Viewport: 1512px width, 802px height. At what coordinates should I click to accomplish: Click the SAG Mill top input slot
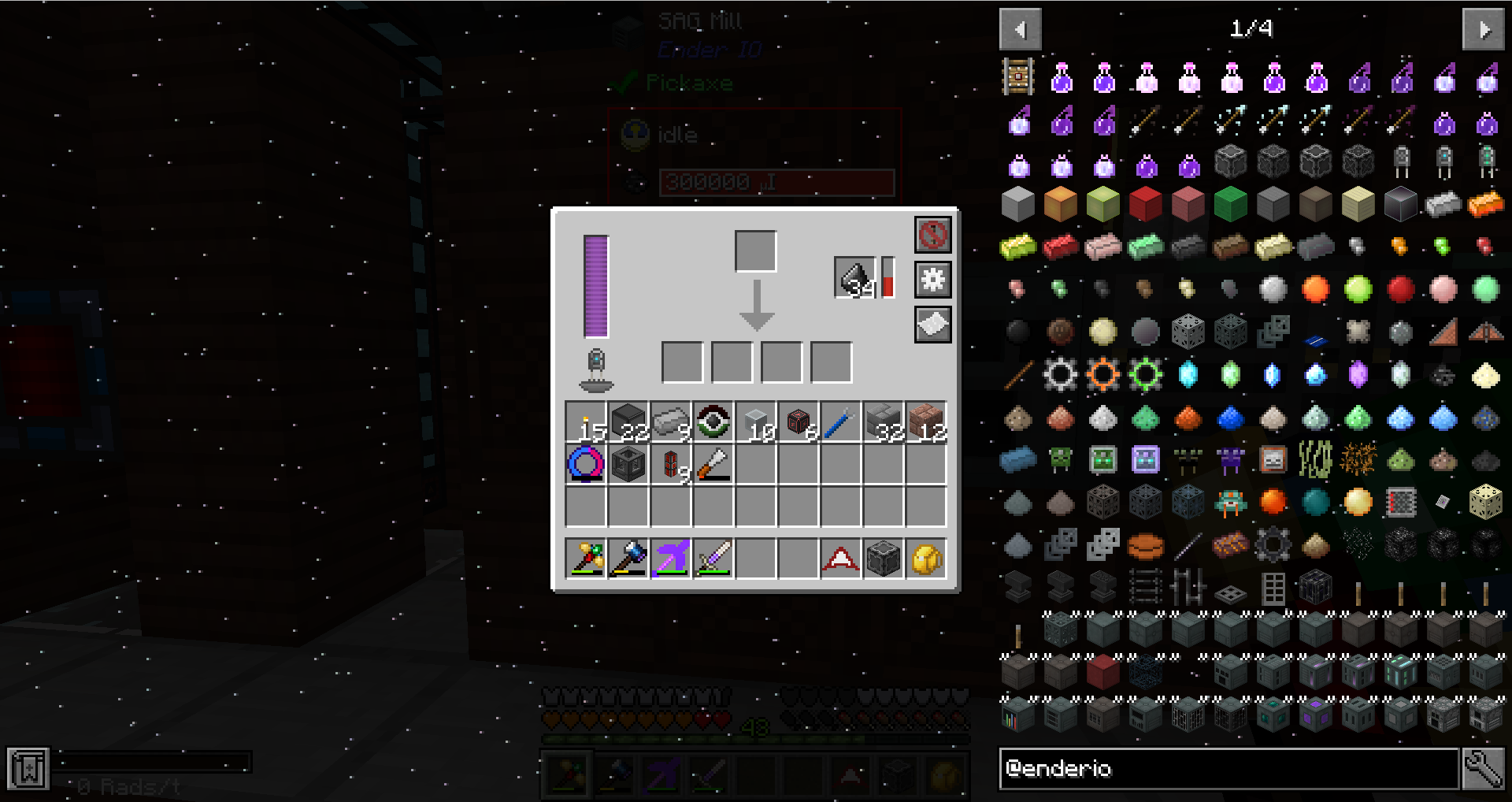pos(755,251)
